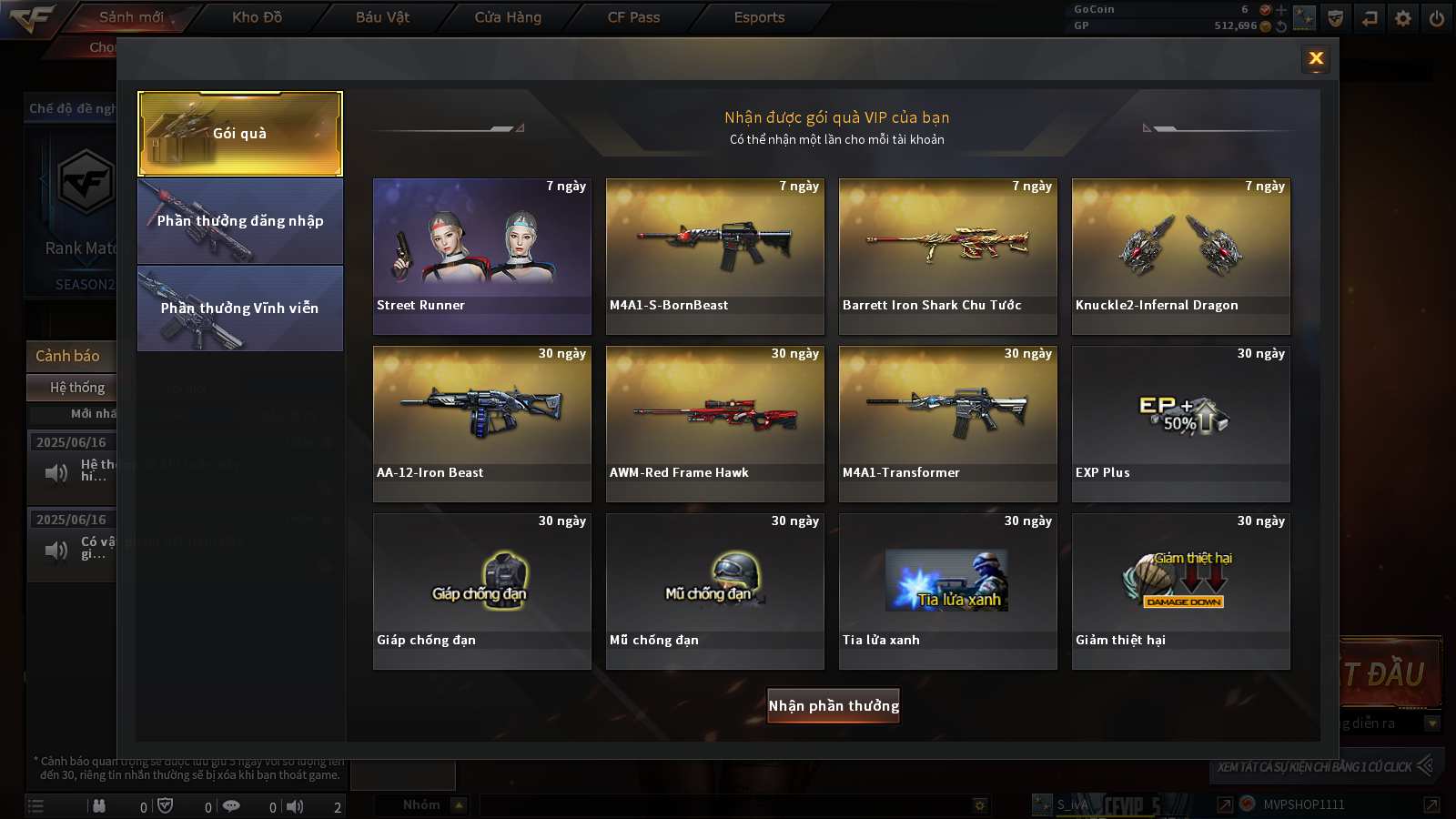Select the Mũ chống đạn item tile
This screenshot has height=819, width=1456.
pos(715,591)
